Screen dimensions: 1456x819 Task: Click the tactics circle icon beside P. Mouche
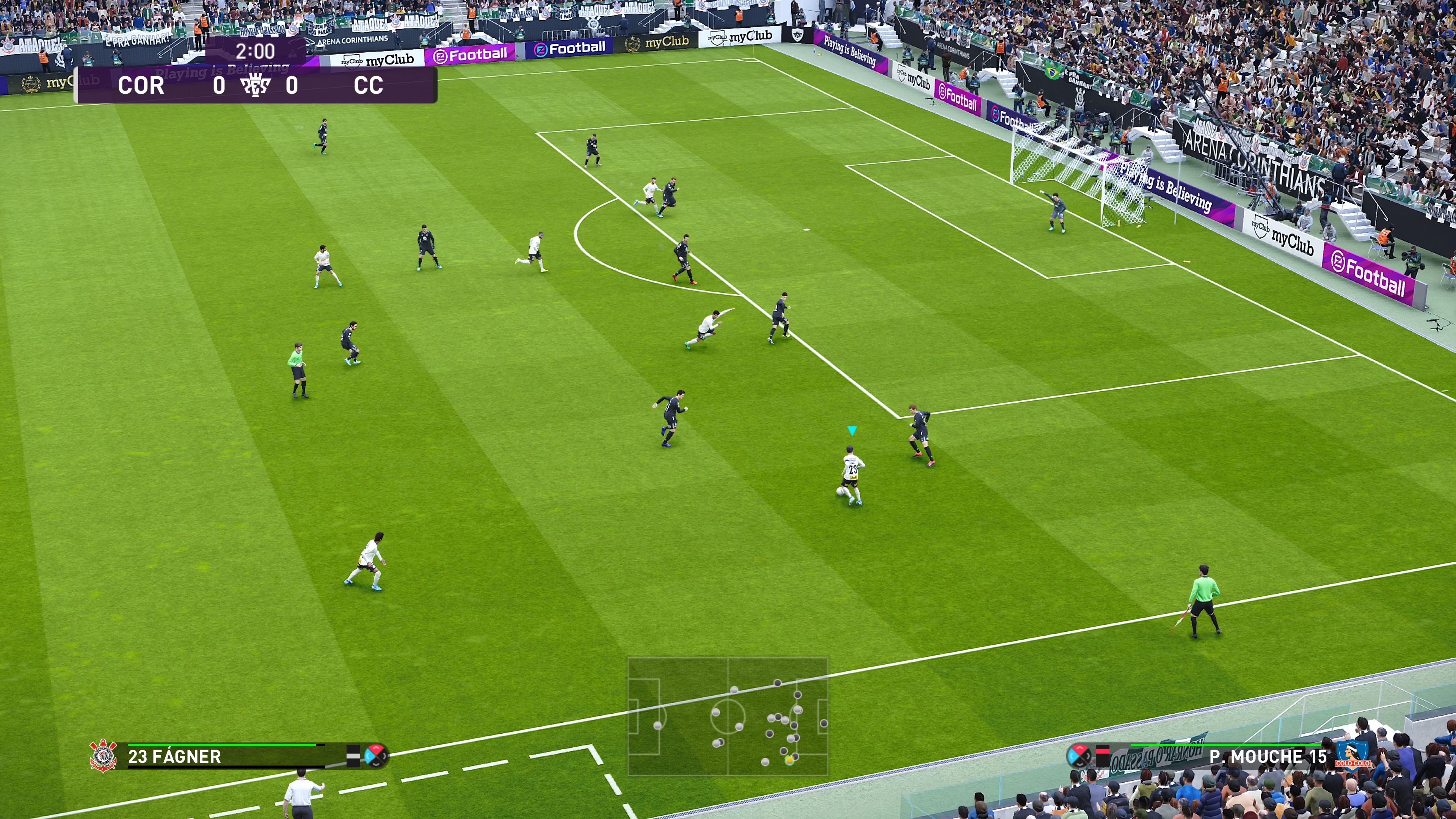point(1078,755)
